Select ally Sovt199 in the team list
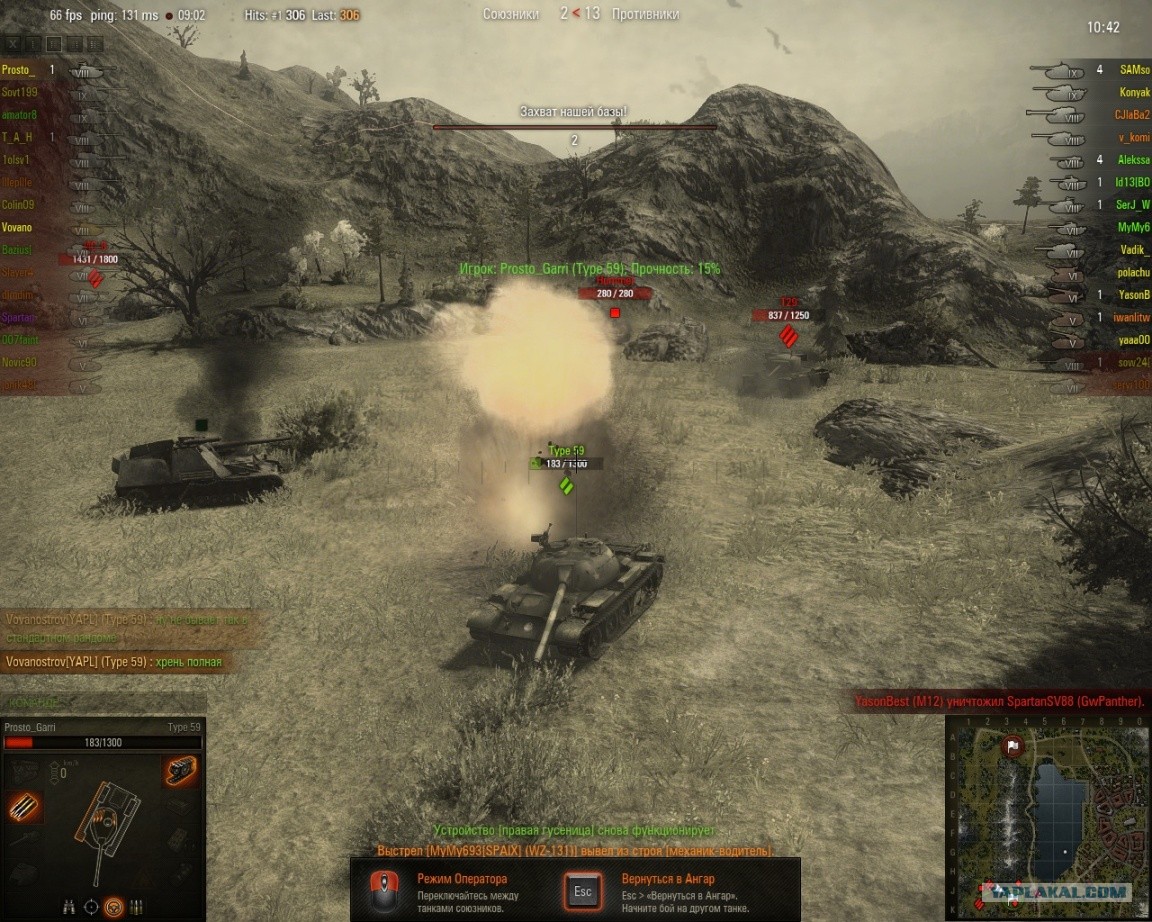Screen dimensions: 1152x922 click(20, 92)
